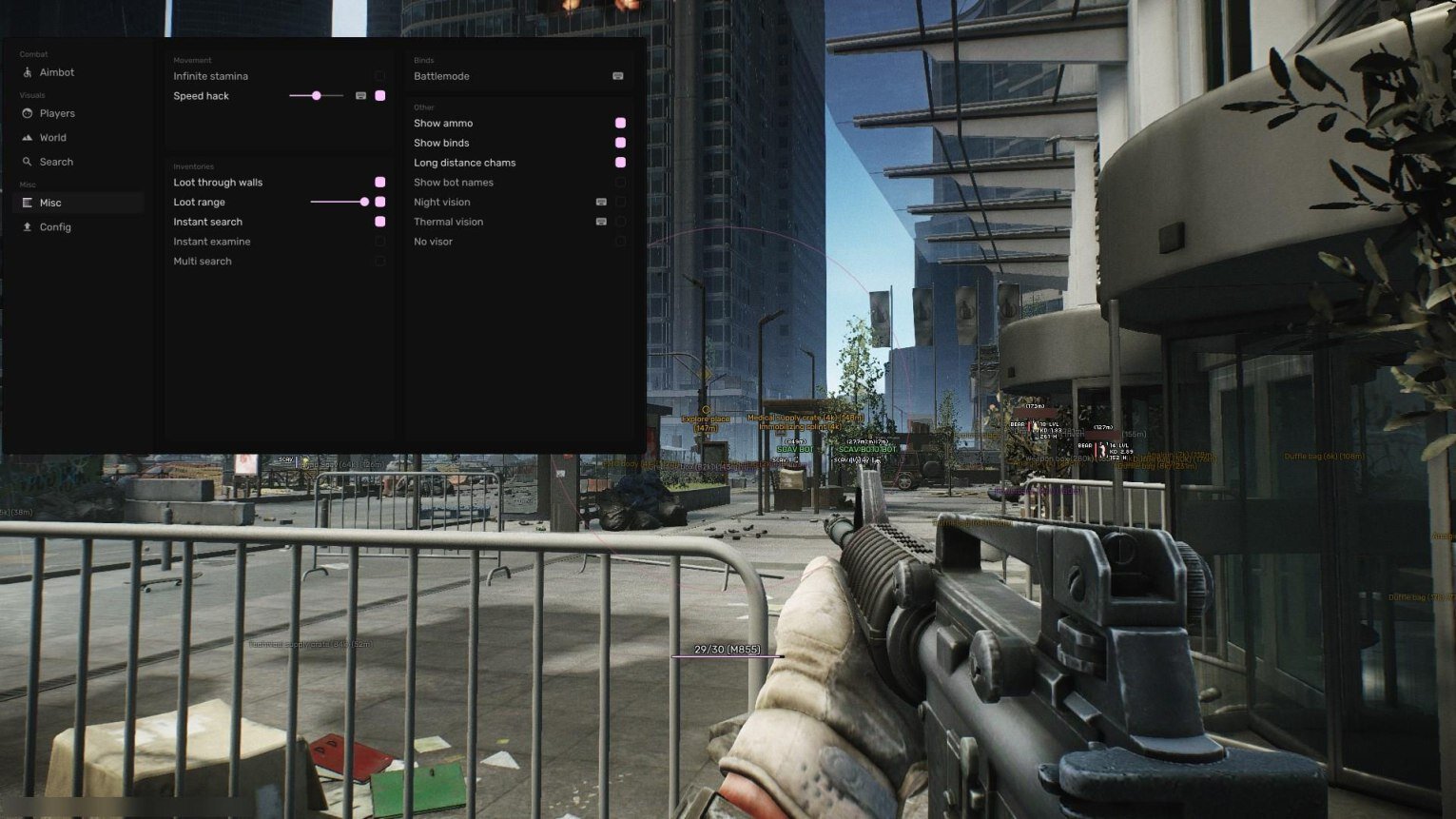
Task: Turn on the Night vision checkbox
Action: tap(620, 202)
